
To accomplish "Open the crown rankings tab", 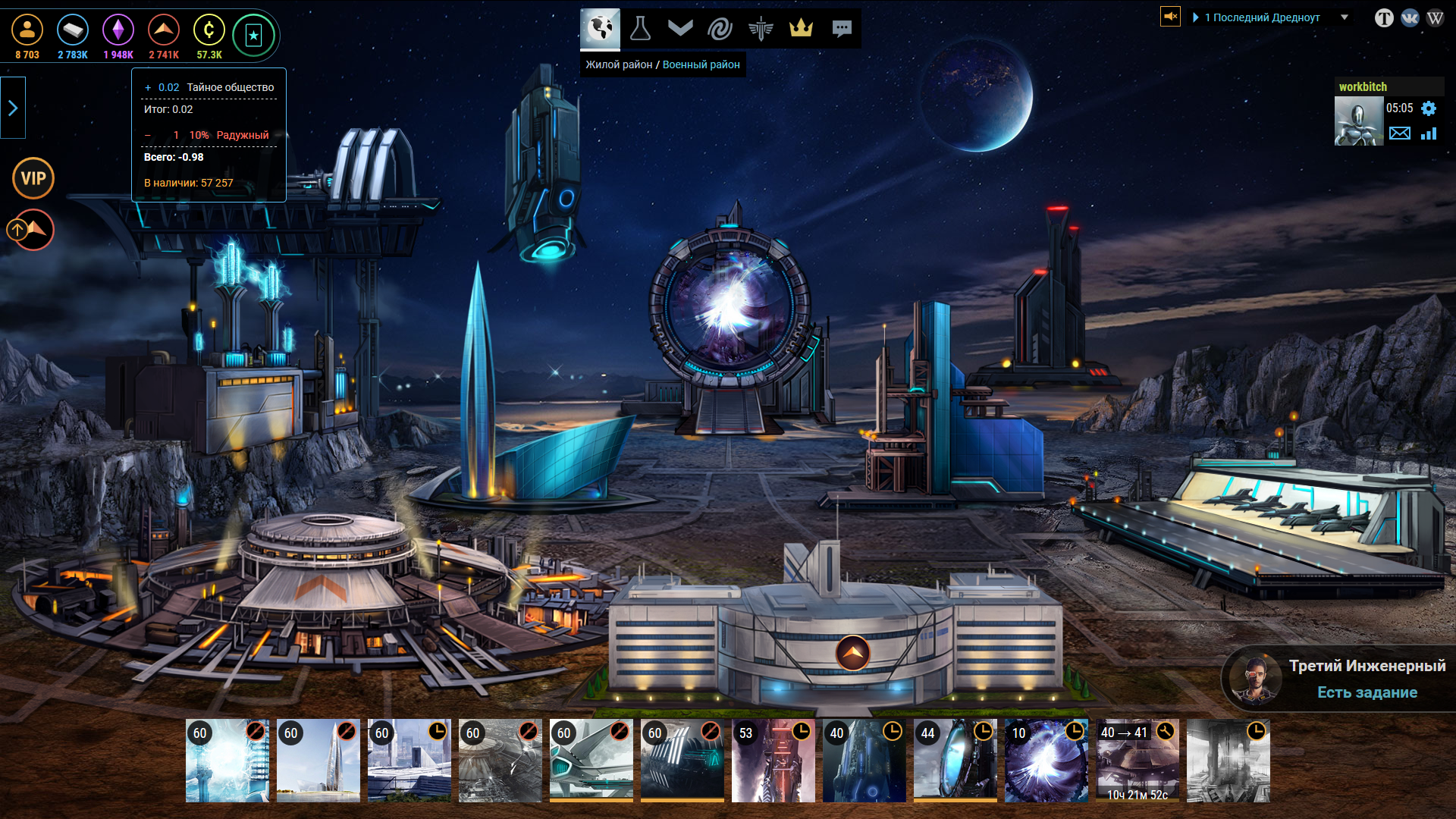I will coord(801,29).
